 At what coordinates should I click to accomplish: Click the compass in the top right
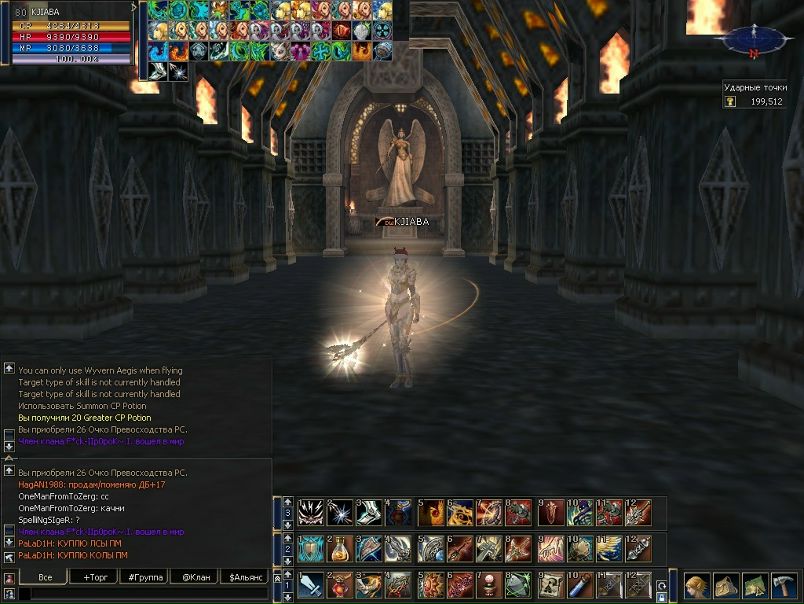pyautogui.click(x=757, y=39)
